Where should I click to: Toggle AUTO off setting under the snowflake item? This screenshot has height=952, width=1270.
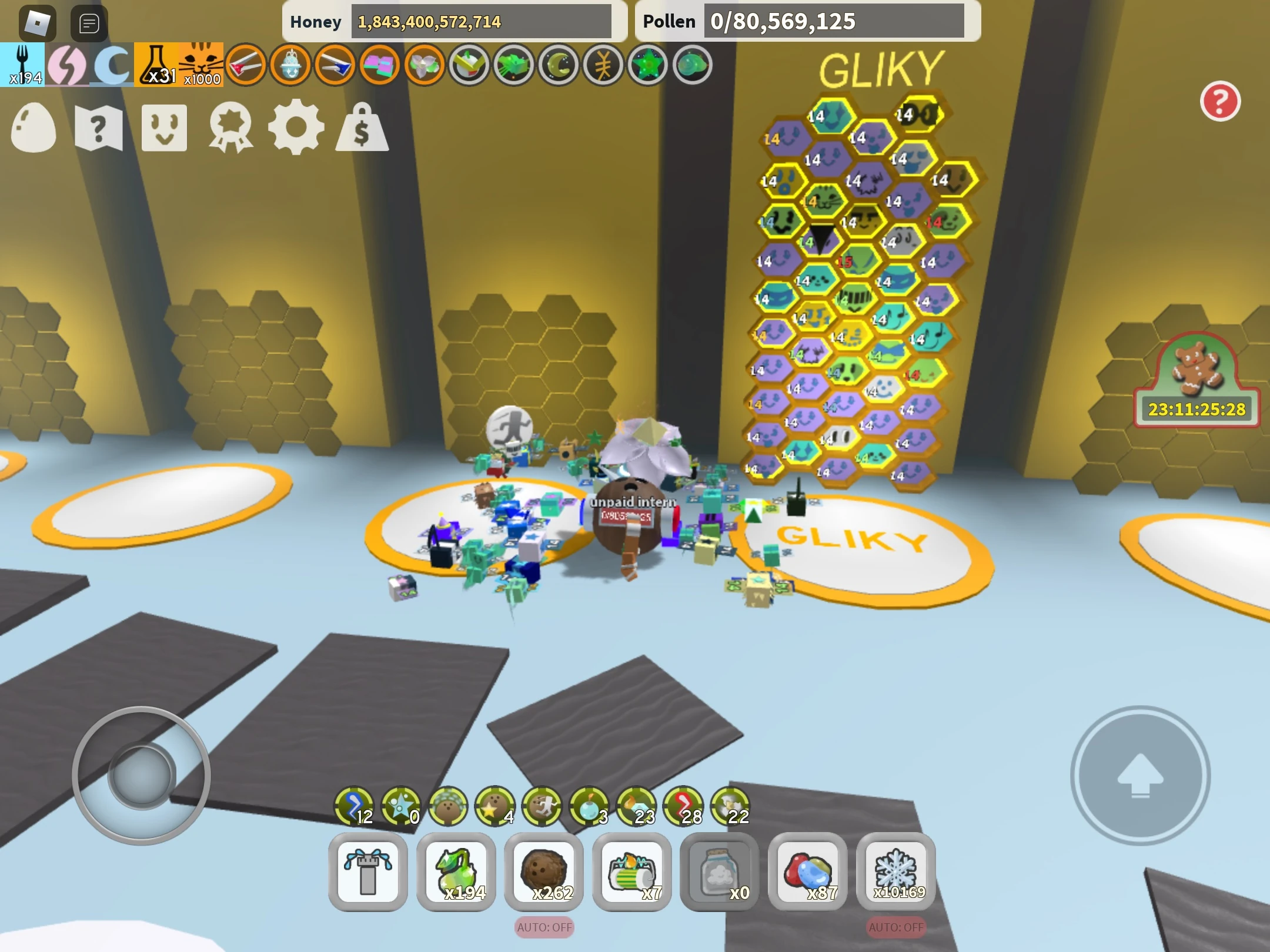896,927
